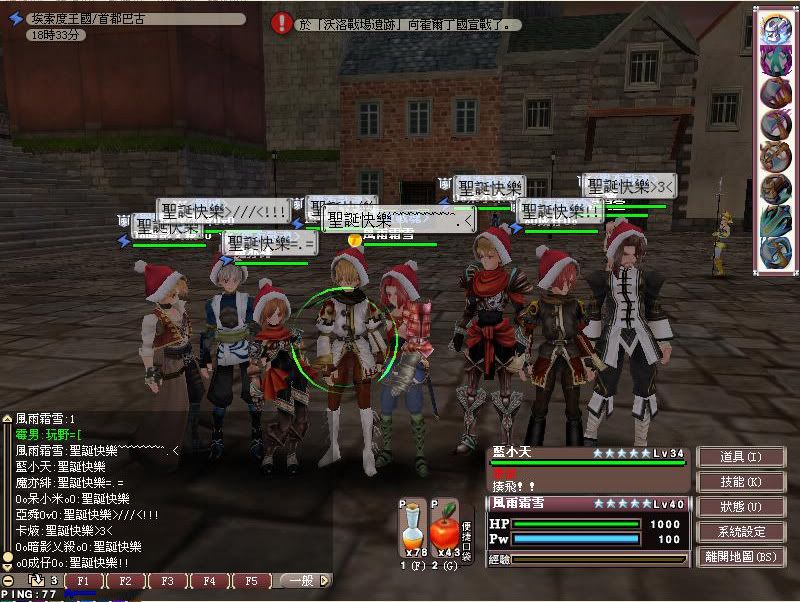Click the red alert icon on top announcement

tap(283, 23)
